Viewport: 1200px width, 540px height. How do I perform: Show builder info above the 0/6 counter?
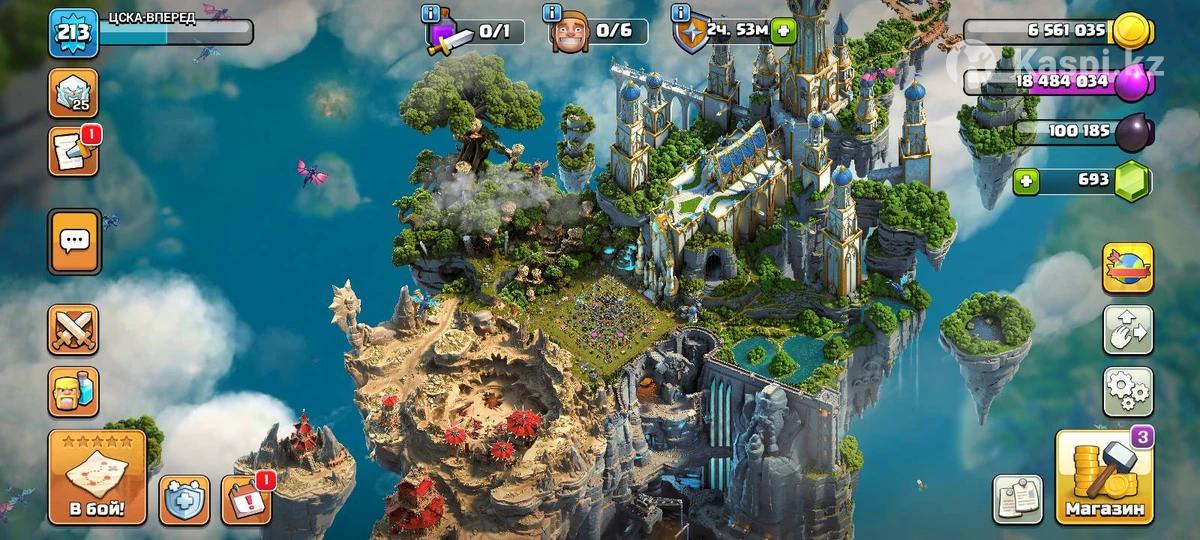click(x=551, y=13)
